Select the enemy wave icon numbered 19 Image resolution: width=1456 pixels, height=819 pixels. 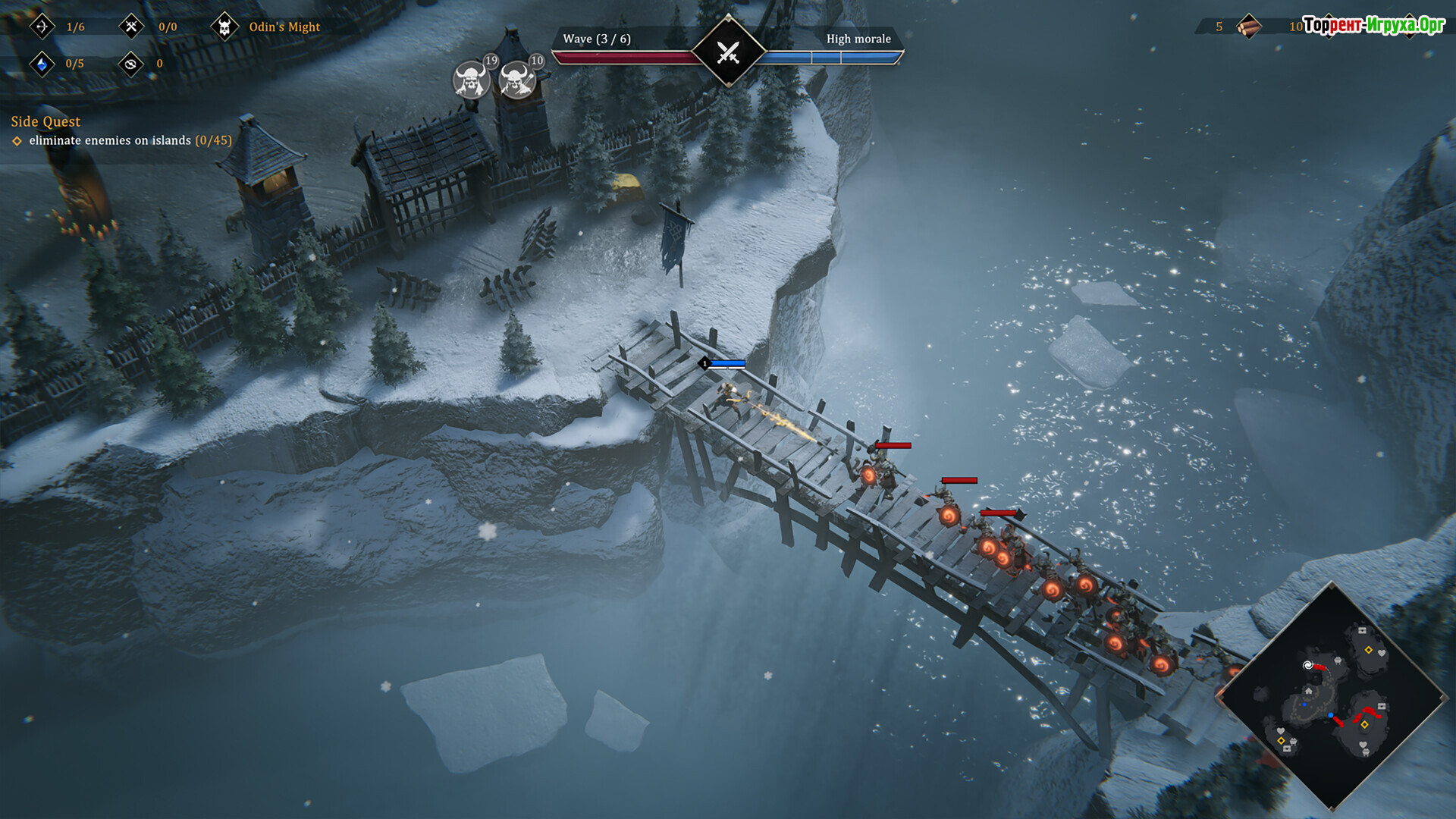[x=472, y=79]
